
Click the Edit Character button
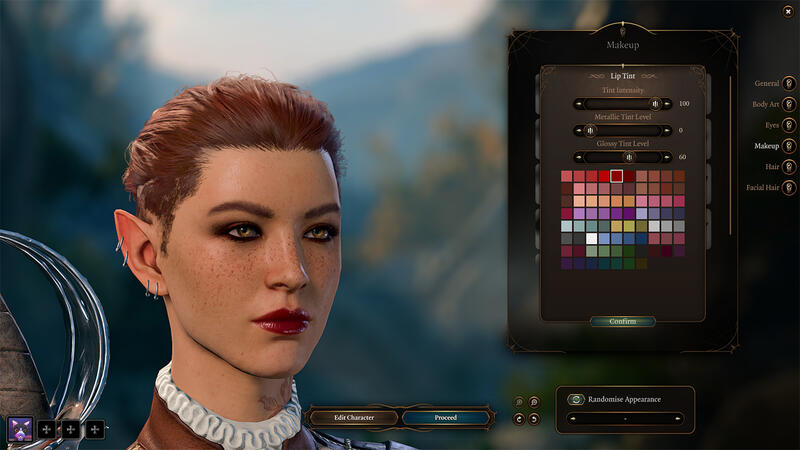(x=352, y=417)
